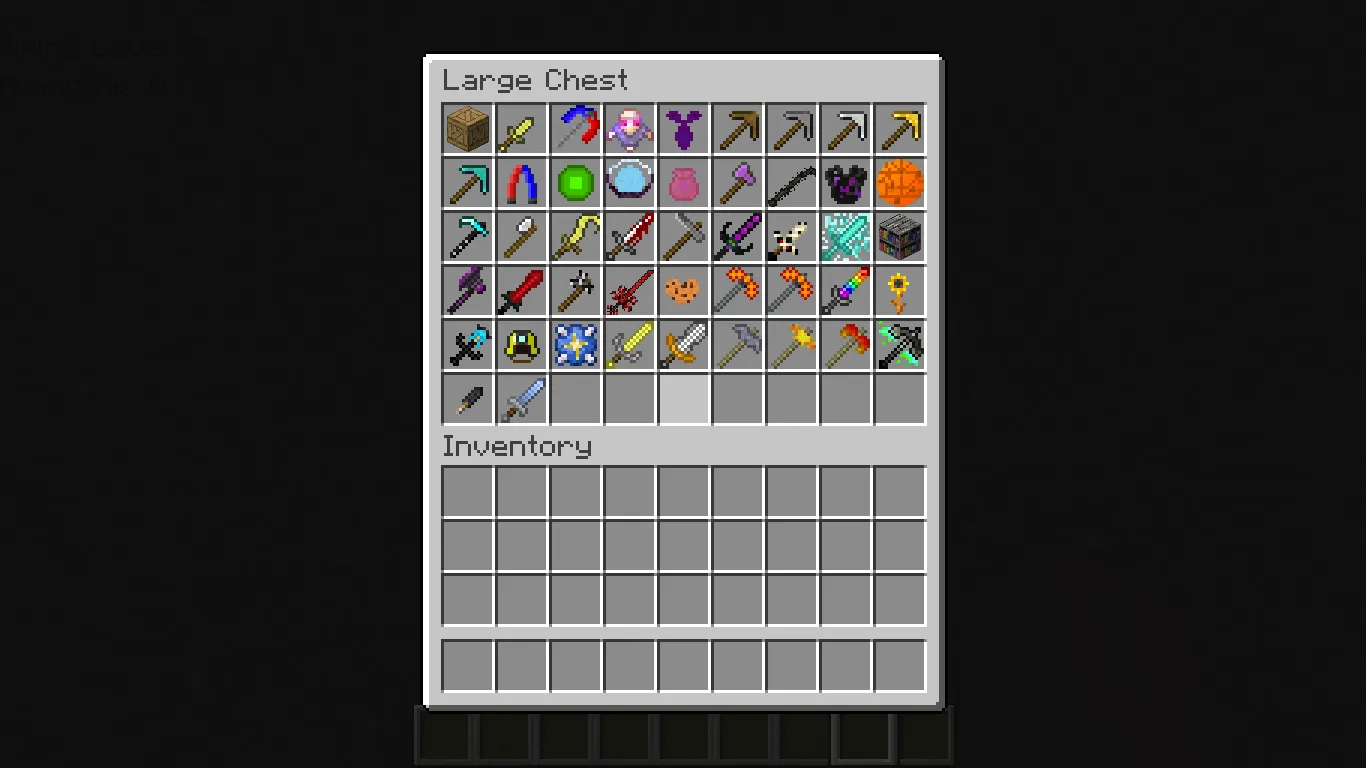The height and width of the screenshot is (768, 1366).
Task: Grab the sunflower item
Action: 899,291
